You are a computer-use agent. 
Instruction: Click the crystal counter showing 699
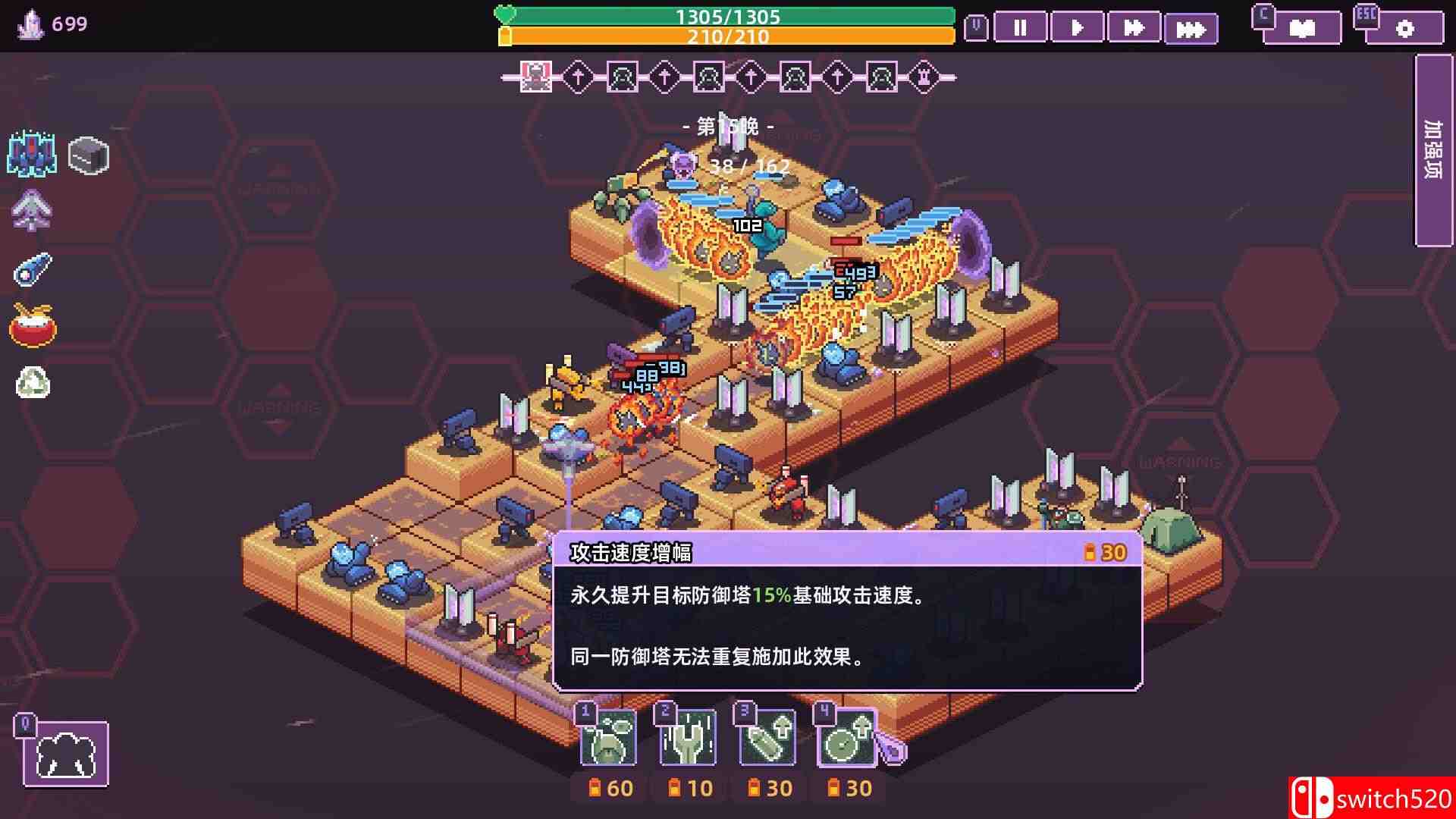coord(45,23)
